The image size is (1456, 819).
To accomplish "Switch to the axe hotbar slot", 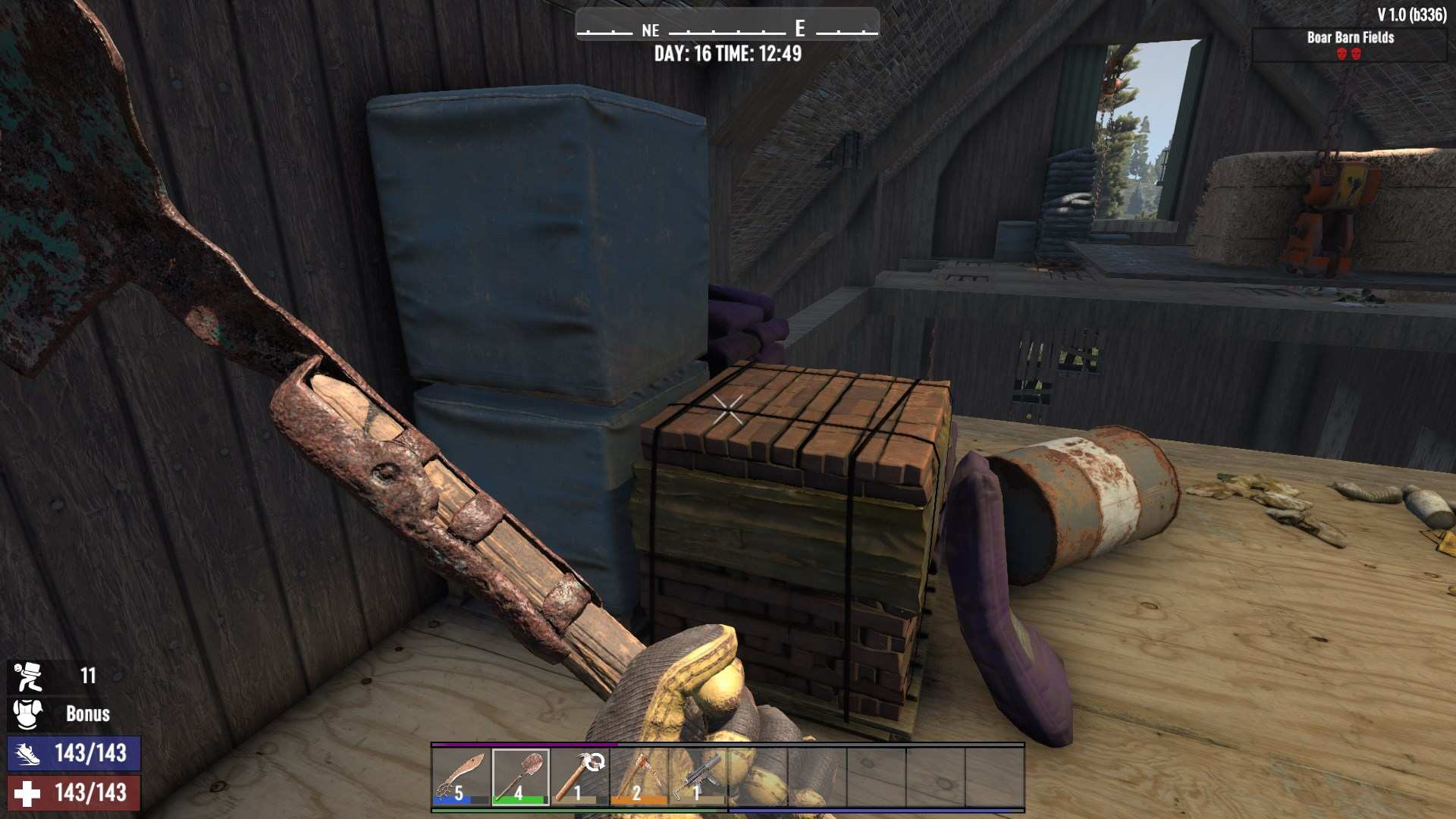I will point(639,777).
